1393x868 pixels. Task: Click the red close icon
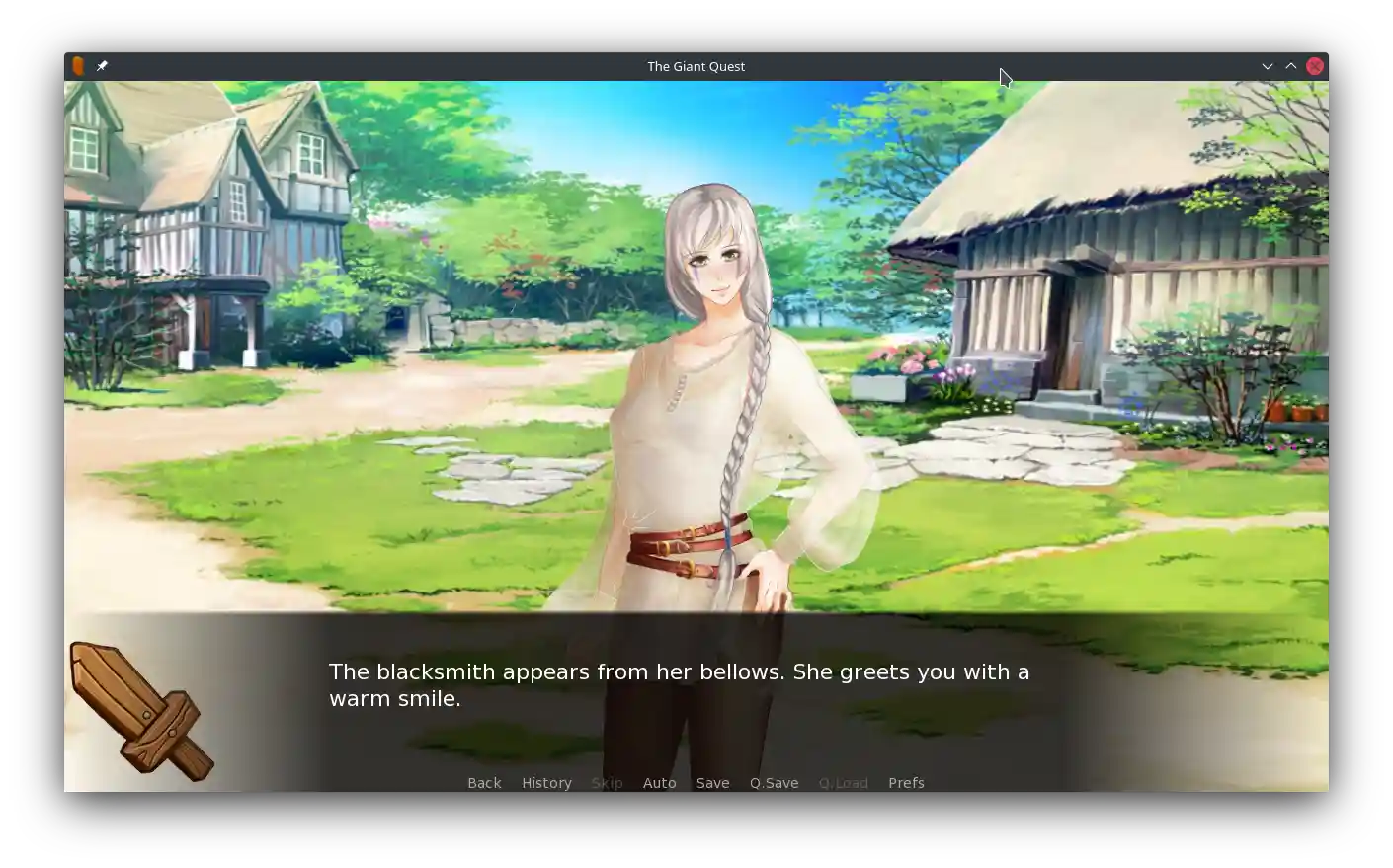1315,66
